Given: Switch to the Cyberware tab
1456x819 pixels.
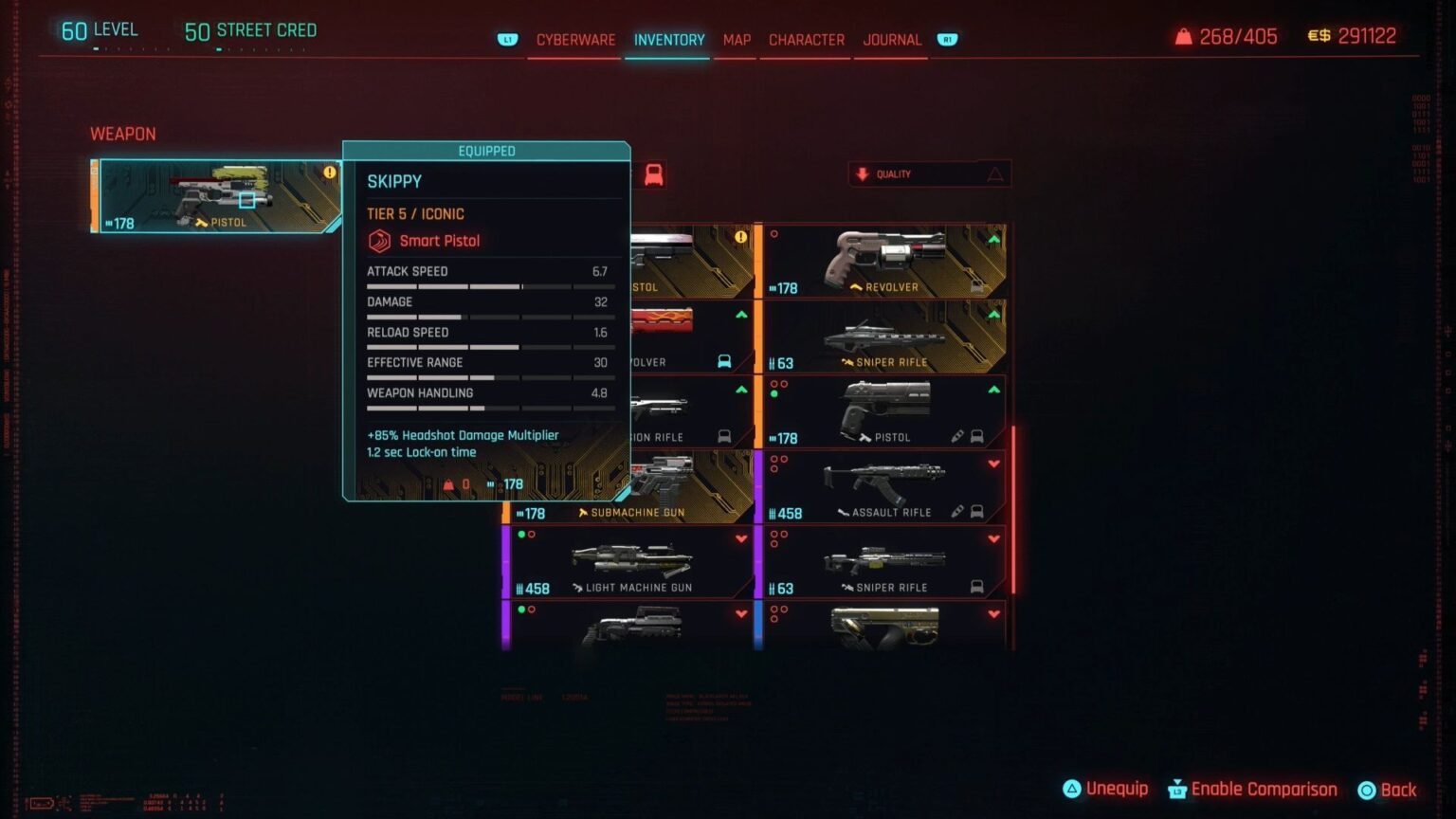Looking at the screenshot, I should coord(574,40).
